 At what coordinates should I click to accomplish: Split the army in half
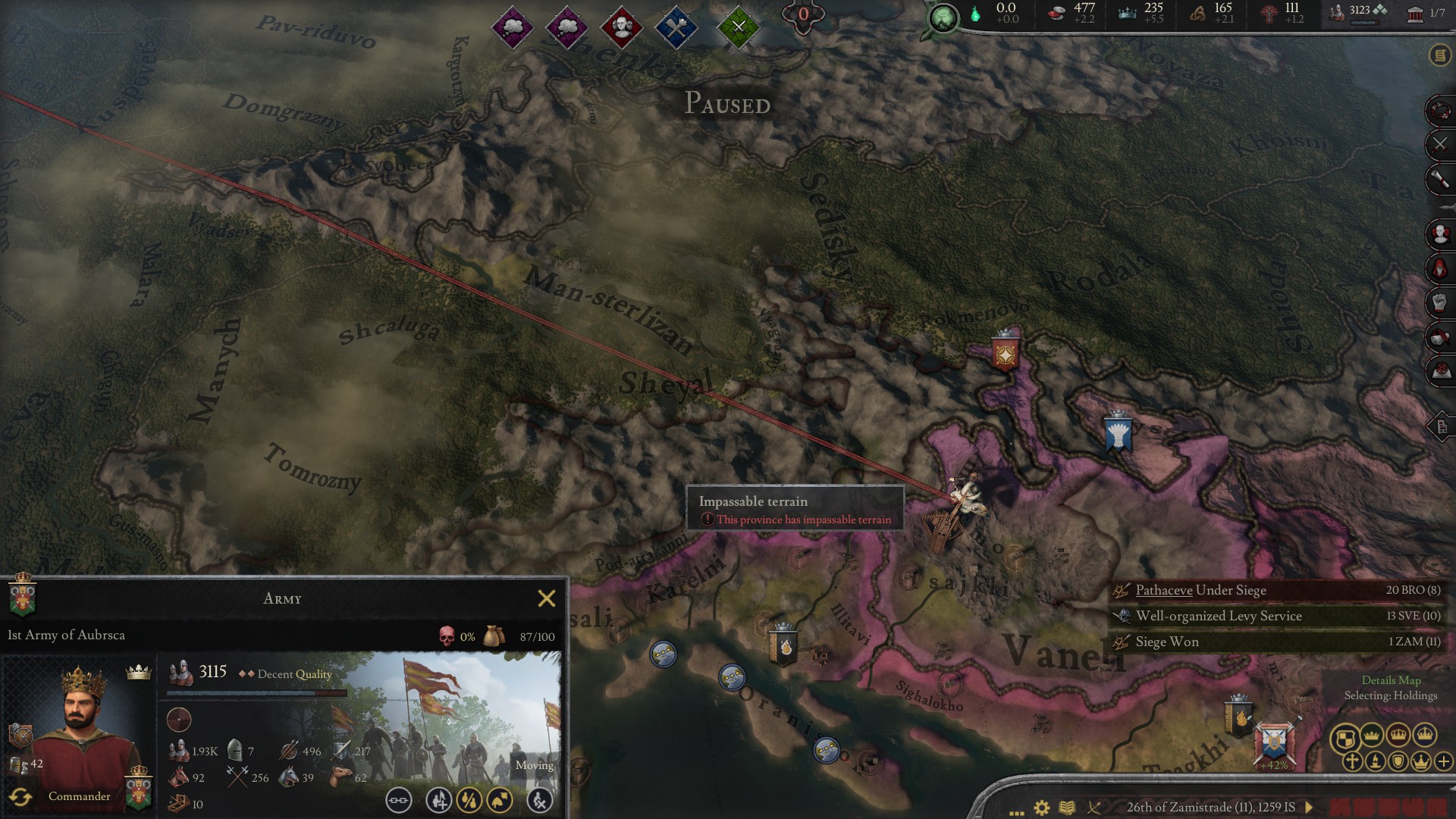(469, 801)
